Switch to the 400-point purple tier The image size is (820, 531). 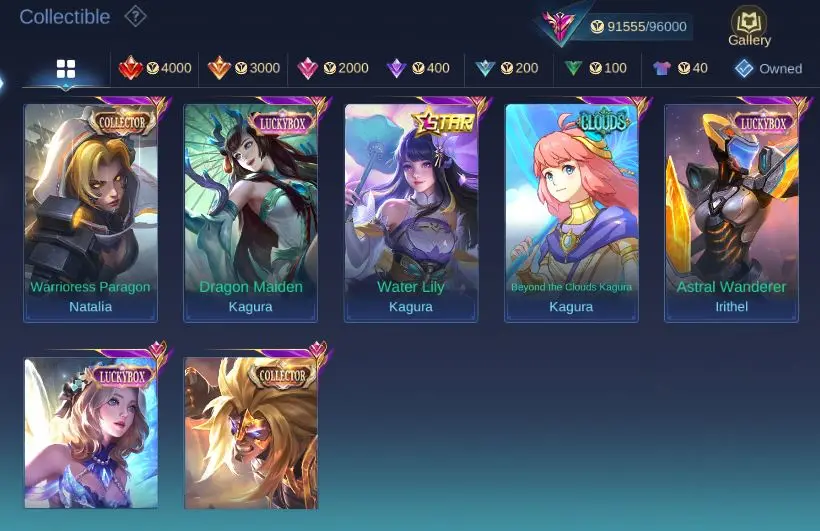pos(418,68)
